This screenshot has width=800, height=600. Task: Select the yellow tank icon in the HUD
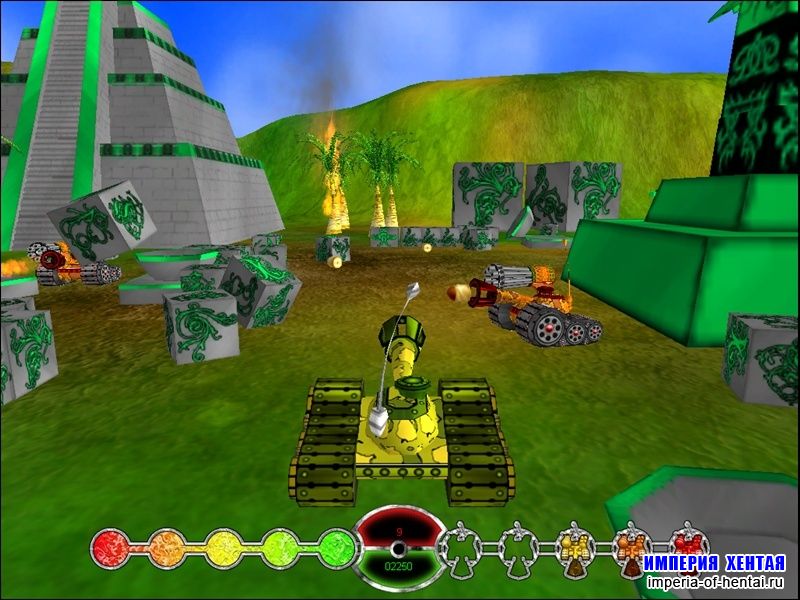(x=576, y=548)
